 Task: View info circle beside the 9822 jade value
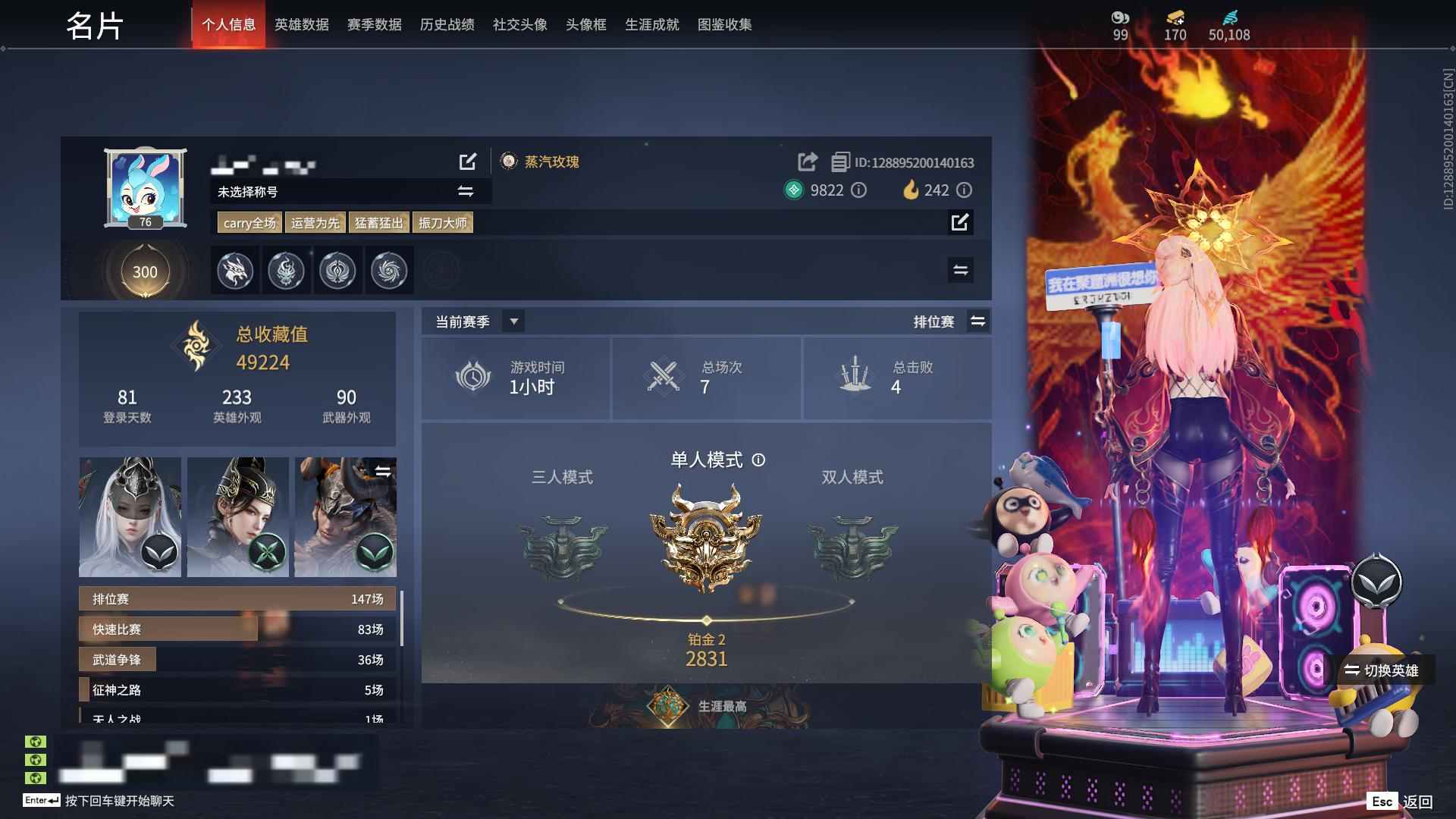pos(858,190)
